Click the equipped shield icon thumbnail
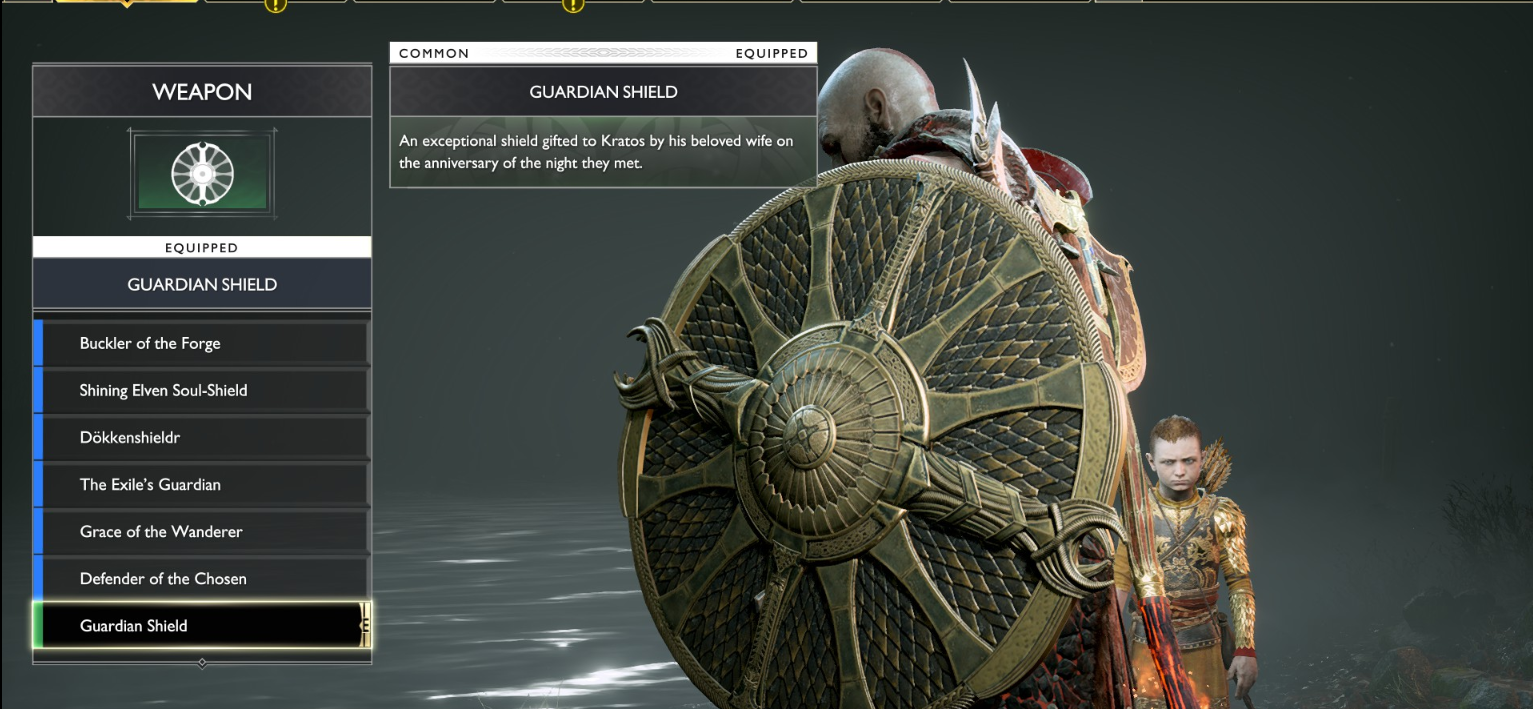This screenshot has height=709, width=1533. (202, 174)
